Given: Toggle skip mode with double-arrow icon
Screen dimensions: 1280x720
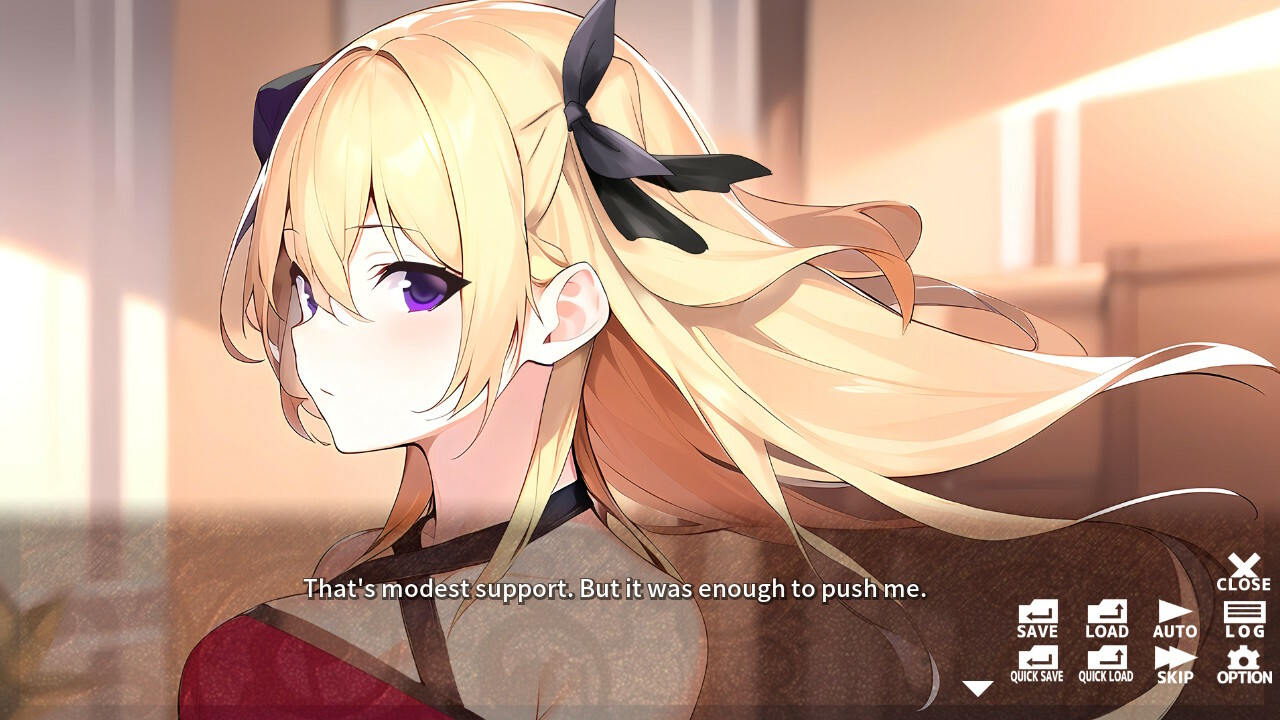Looking at the screenshot, I should point(1174,662).
